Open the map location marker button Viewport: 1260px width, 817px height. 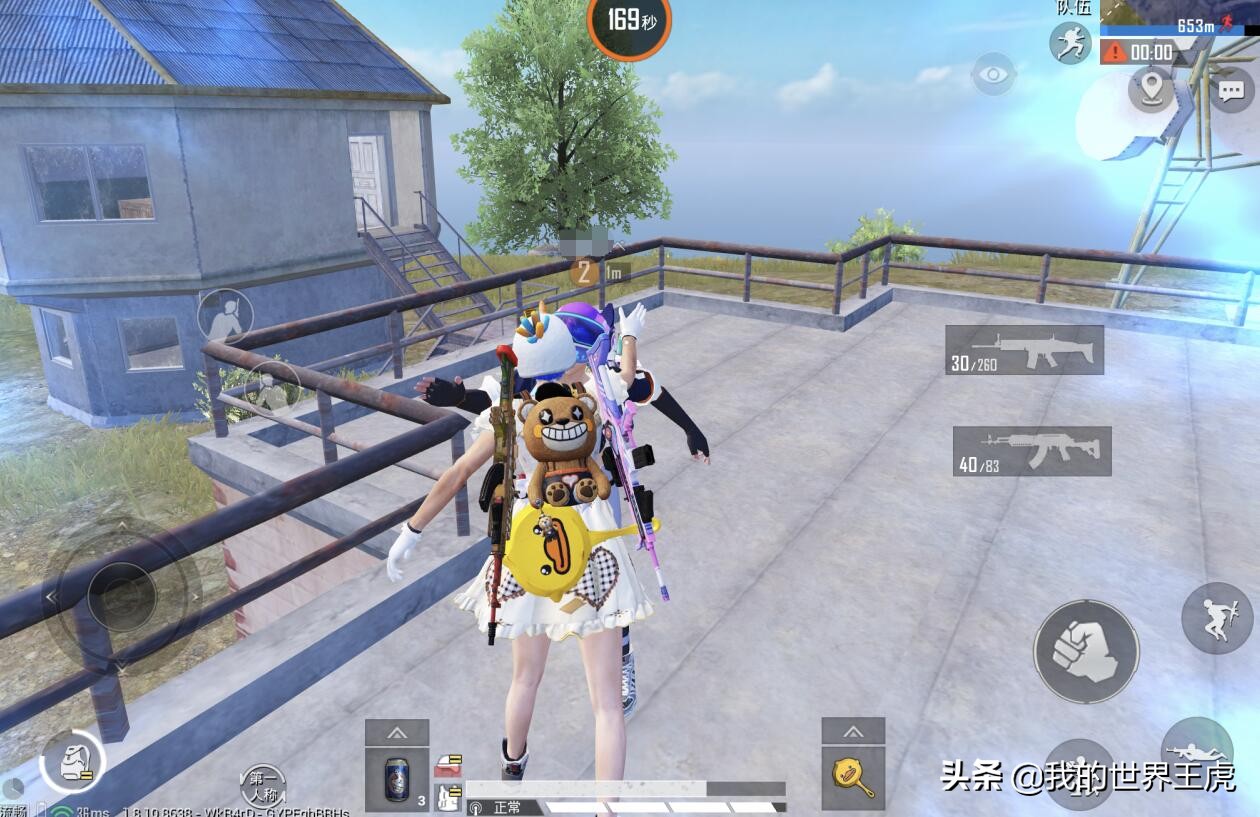(1151, 89)
